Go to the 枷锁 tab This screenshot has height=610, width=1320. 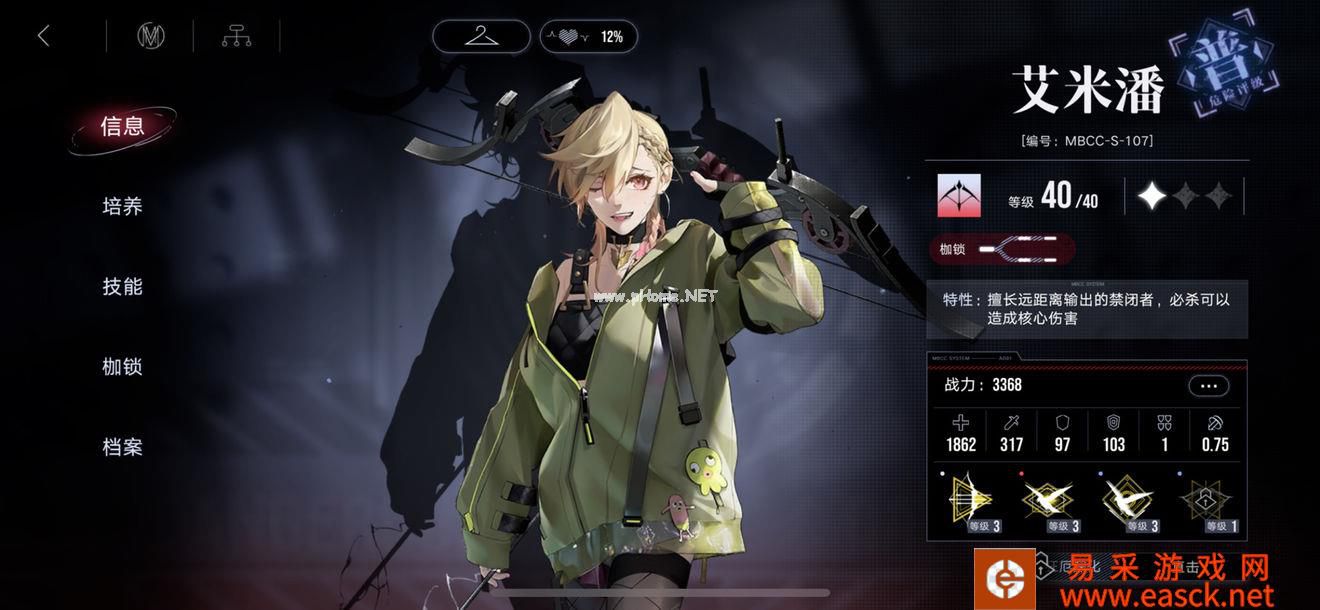(x=122, y=367)
